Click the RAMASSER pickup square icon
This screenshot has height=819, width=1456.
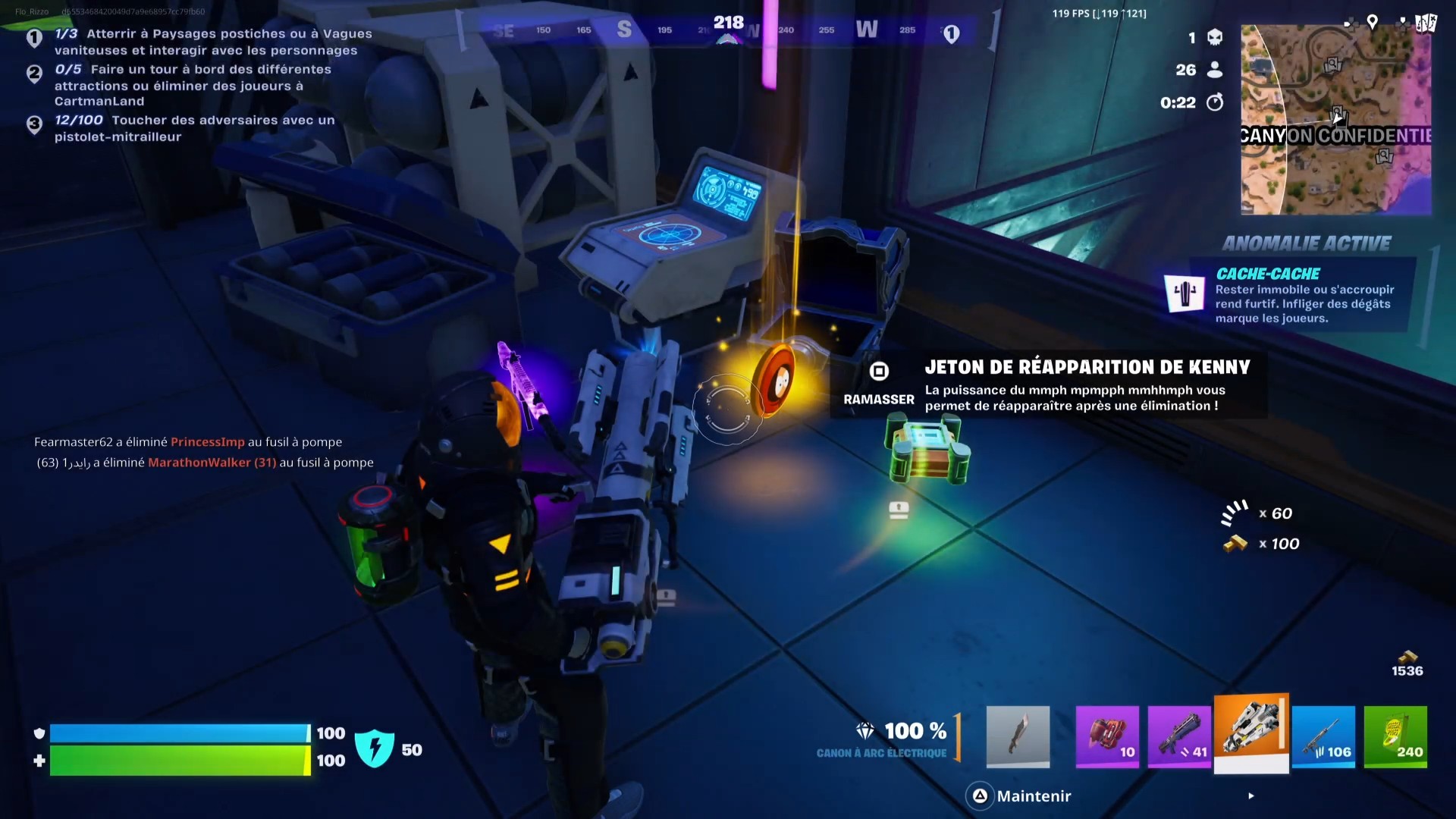coord(879,370)
